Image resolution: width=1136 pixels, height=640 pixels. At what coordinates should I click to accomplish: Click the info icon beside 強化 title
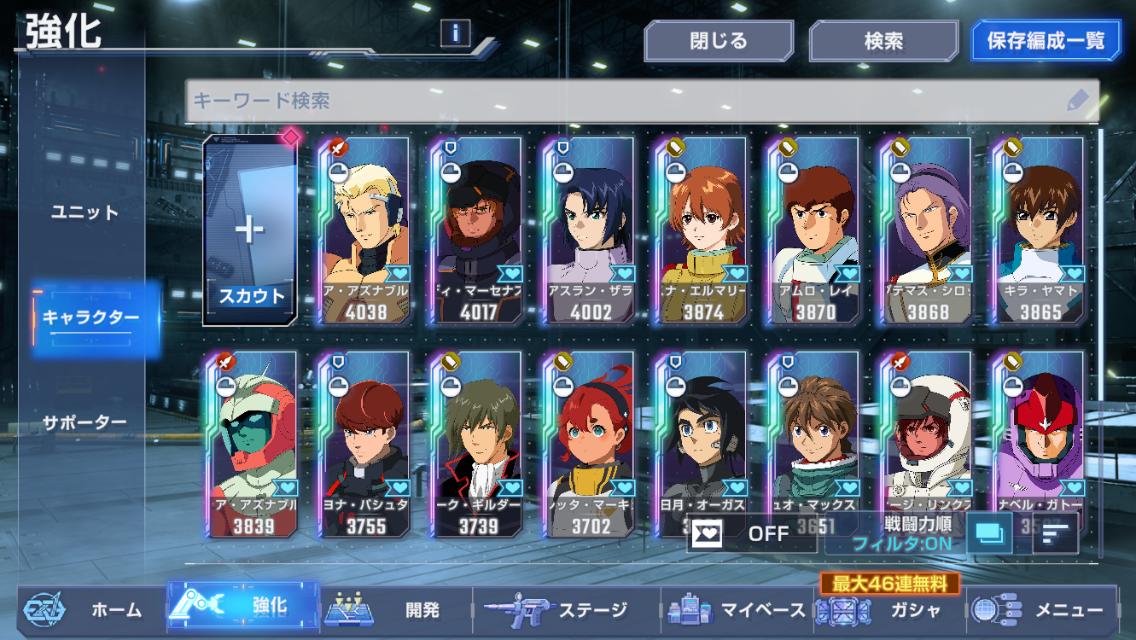click(455, 34)
